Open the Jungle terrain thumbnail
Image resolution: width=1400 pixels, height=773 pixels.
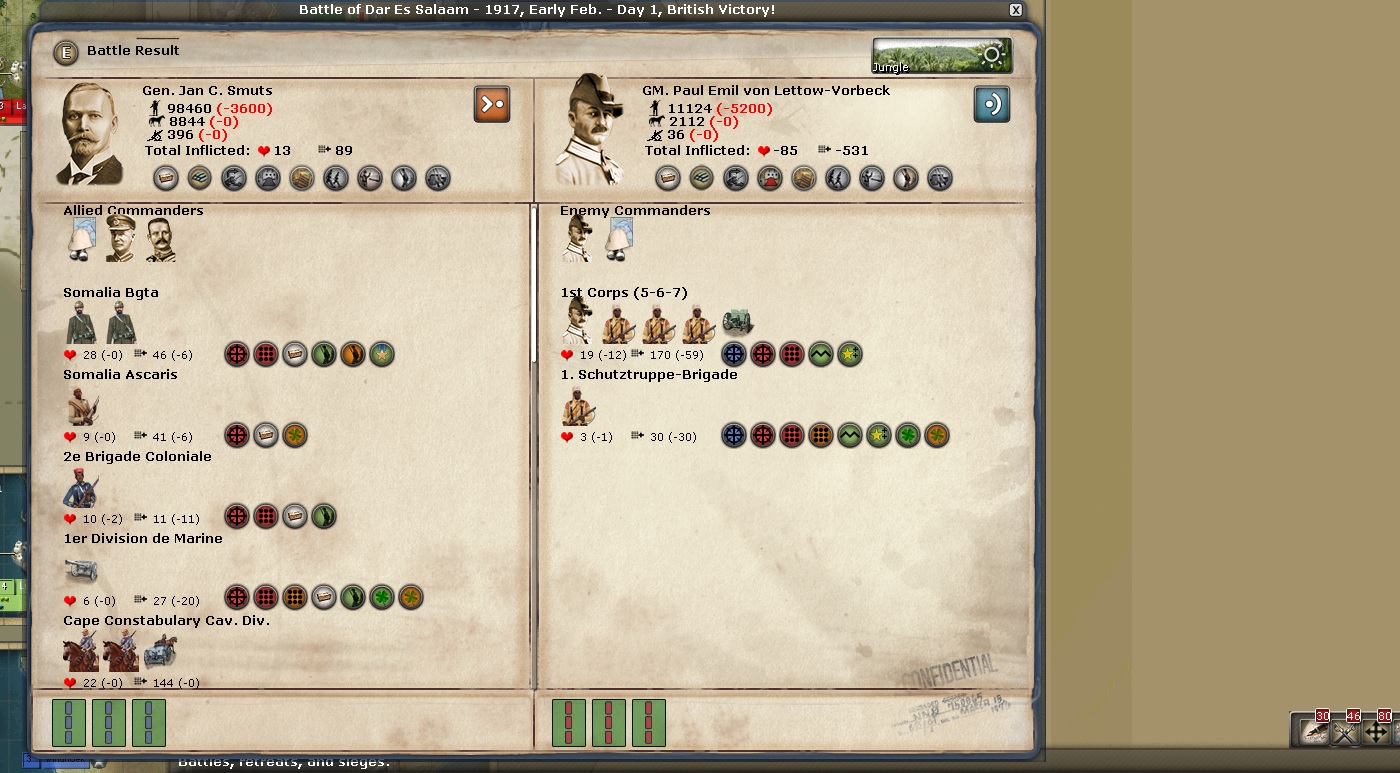click(x=941, y=56)
